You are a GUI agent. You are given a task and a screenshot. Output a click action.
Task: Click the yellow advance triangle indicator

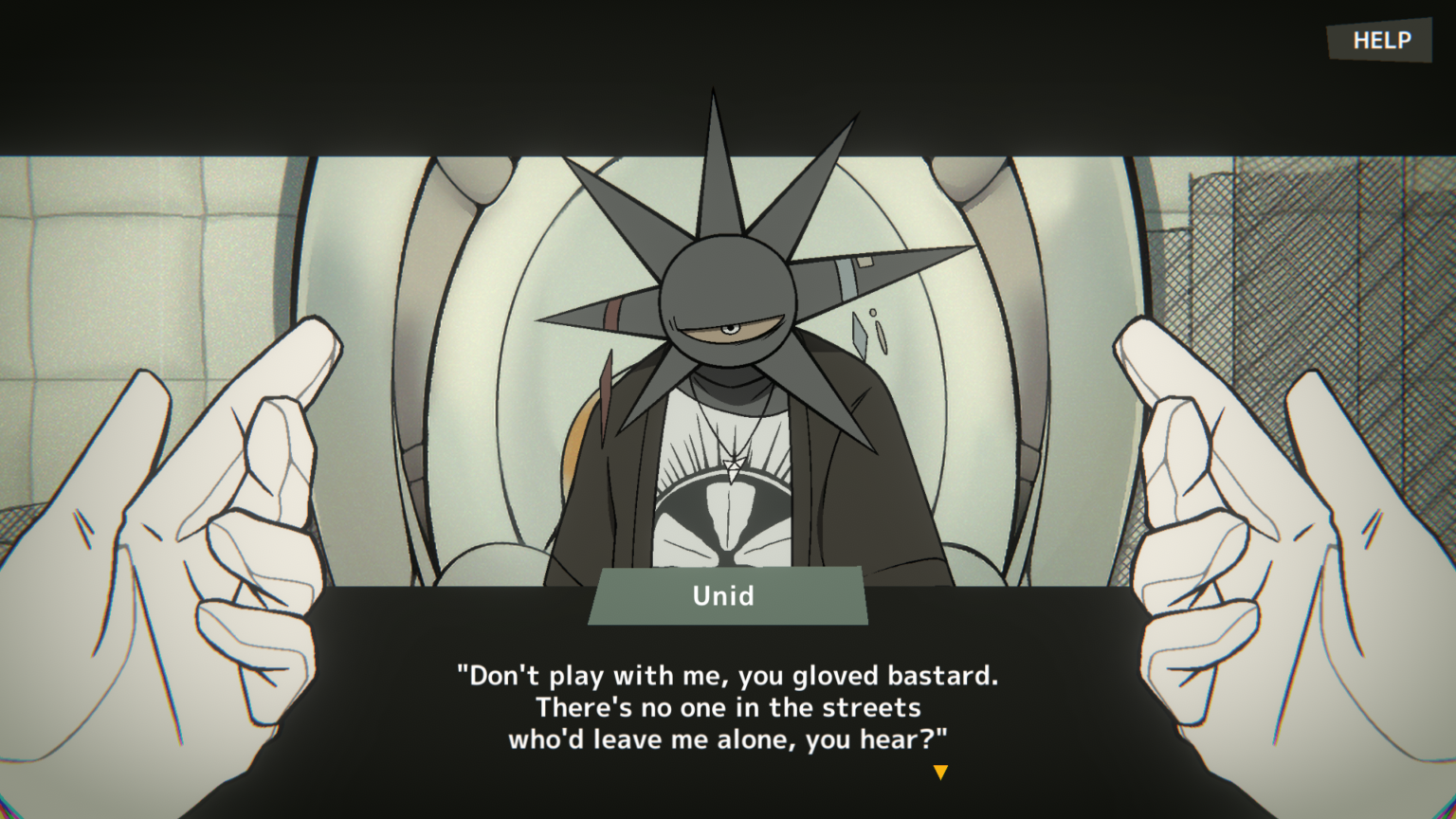click(x=940, y=773)
